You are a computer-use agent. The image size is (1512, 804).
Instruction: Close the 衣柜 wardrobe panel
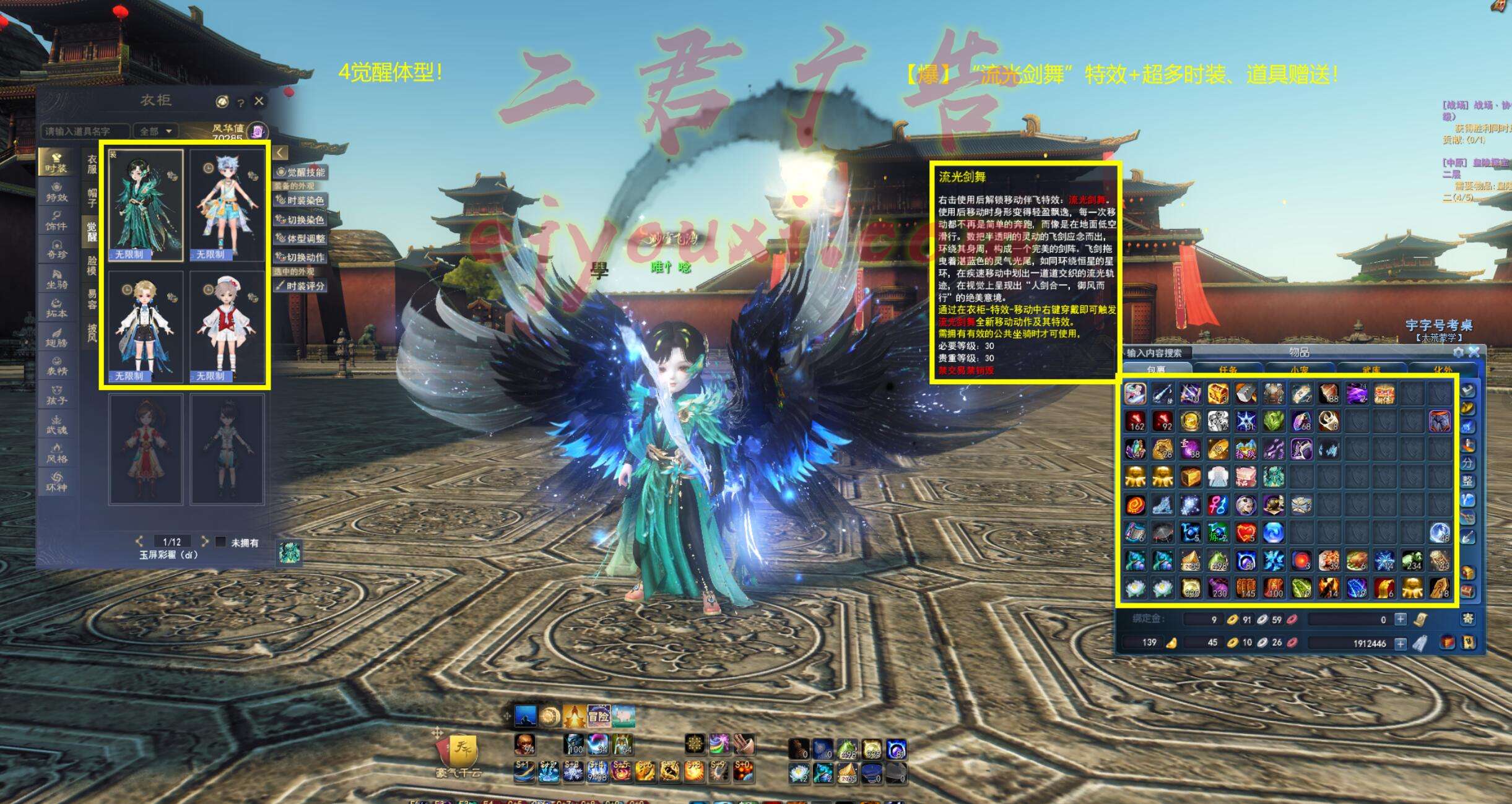click(259, 101)
